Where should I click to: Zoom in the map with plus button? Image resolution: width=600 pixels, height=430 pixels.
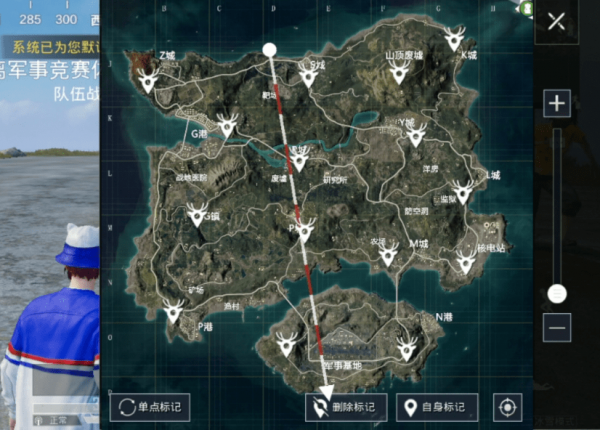point(557,103)
